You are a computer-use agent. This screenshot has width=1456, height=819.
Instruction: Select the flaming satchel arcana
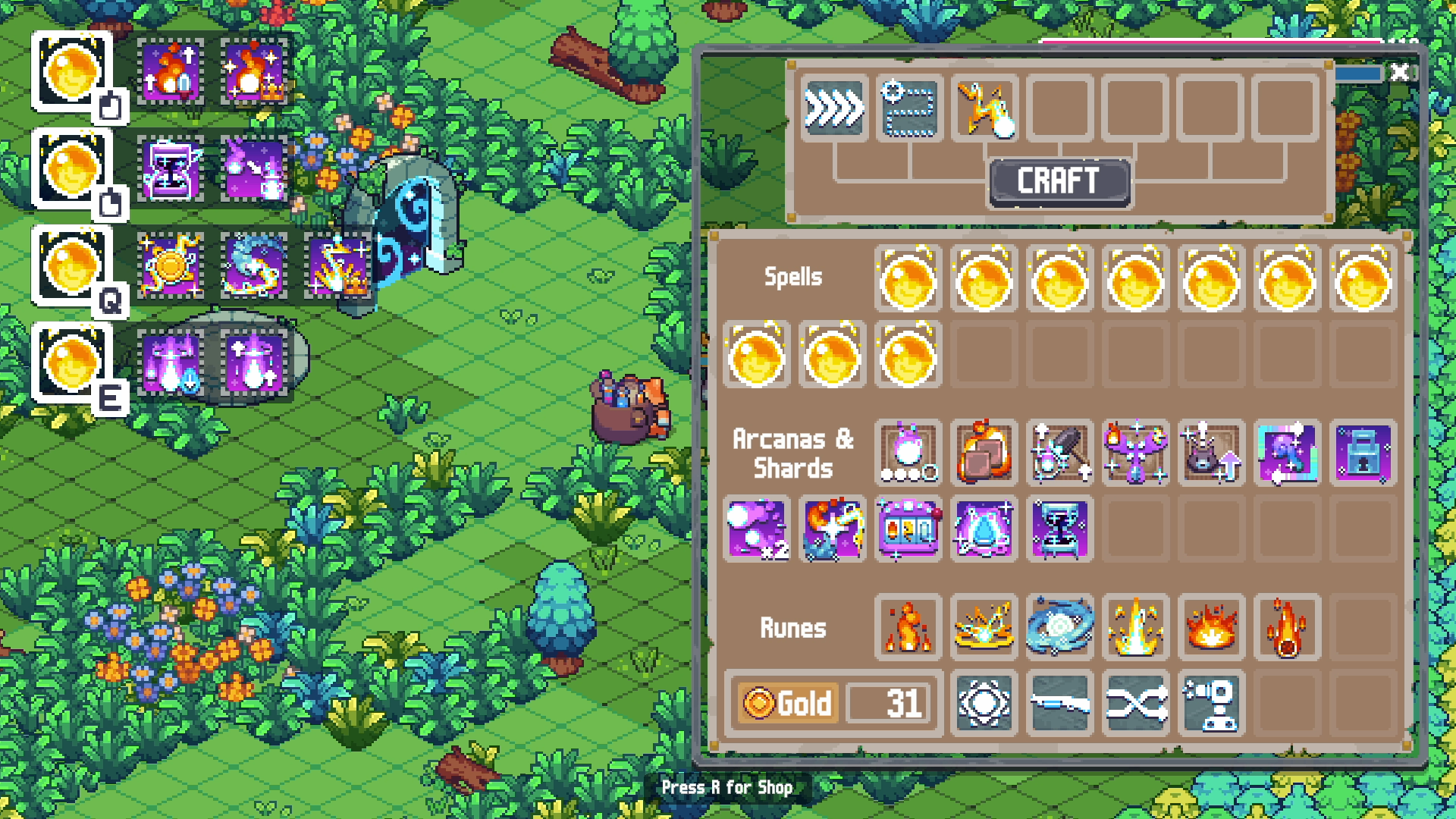point(984,455)
